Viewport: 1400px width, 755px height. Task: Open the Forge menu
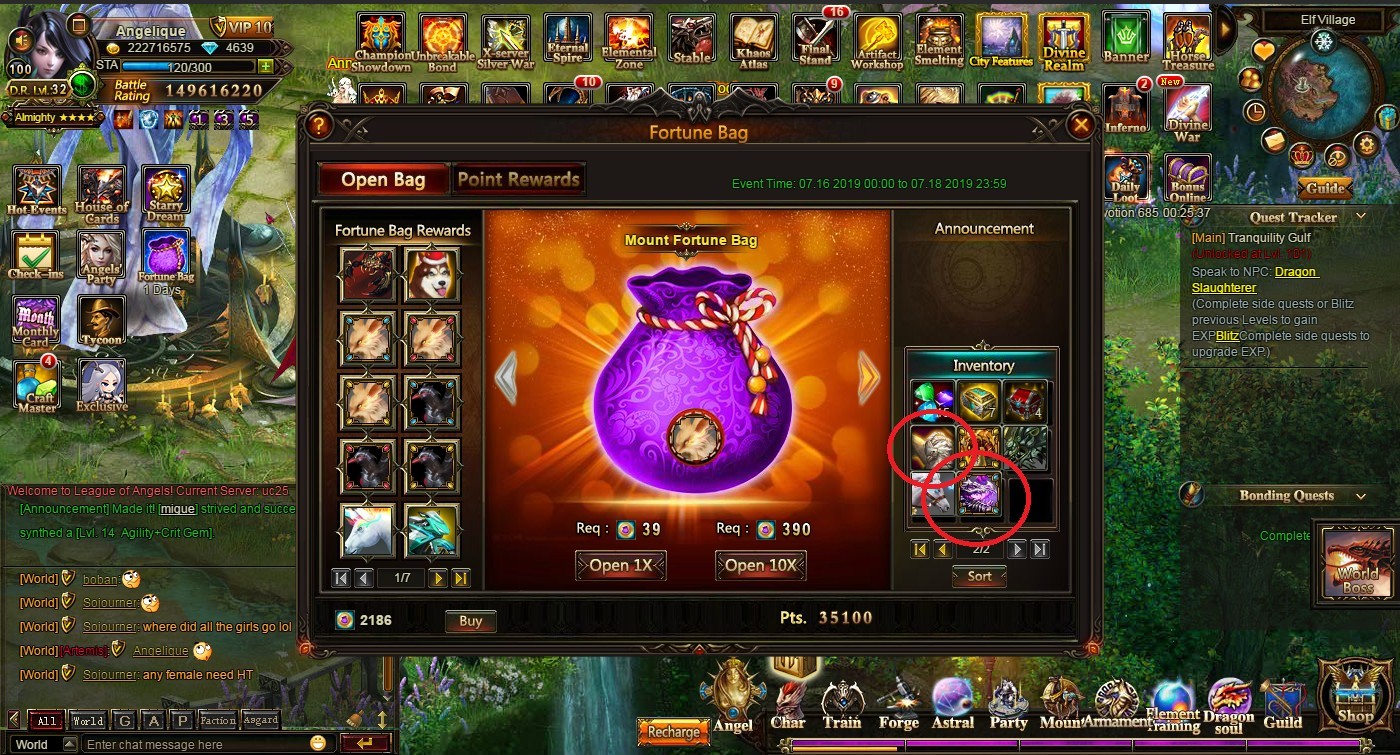(x=898, y=703)
